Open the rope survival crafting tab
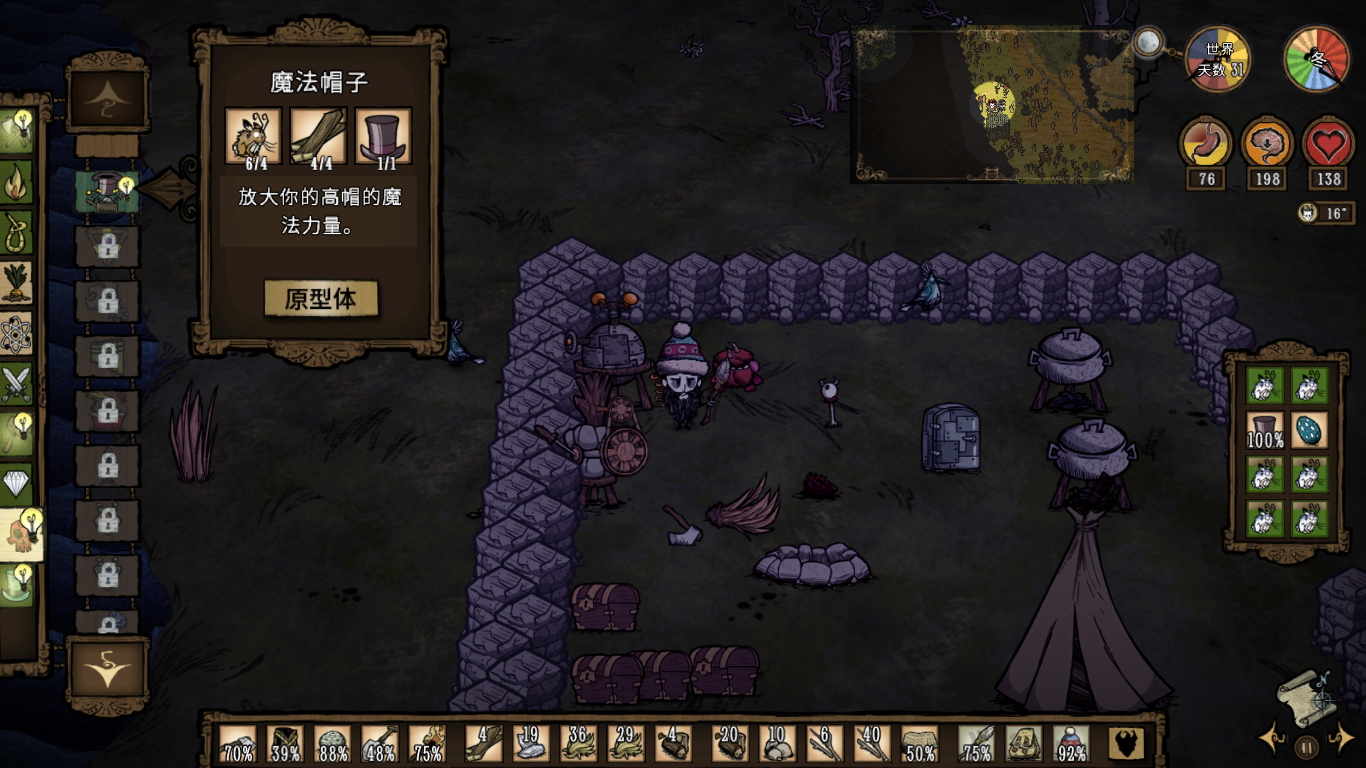The image size is (1366, 768). (x=17, y=233)
